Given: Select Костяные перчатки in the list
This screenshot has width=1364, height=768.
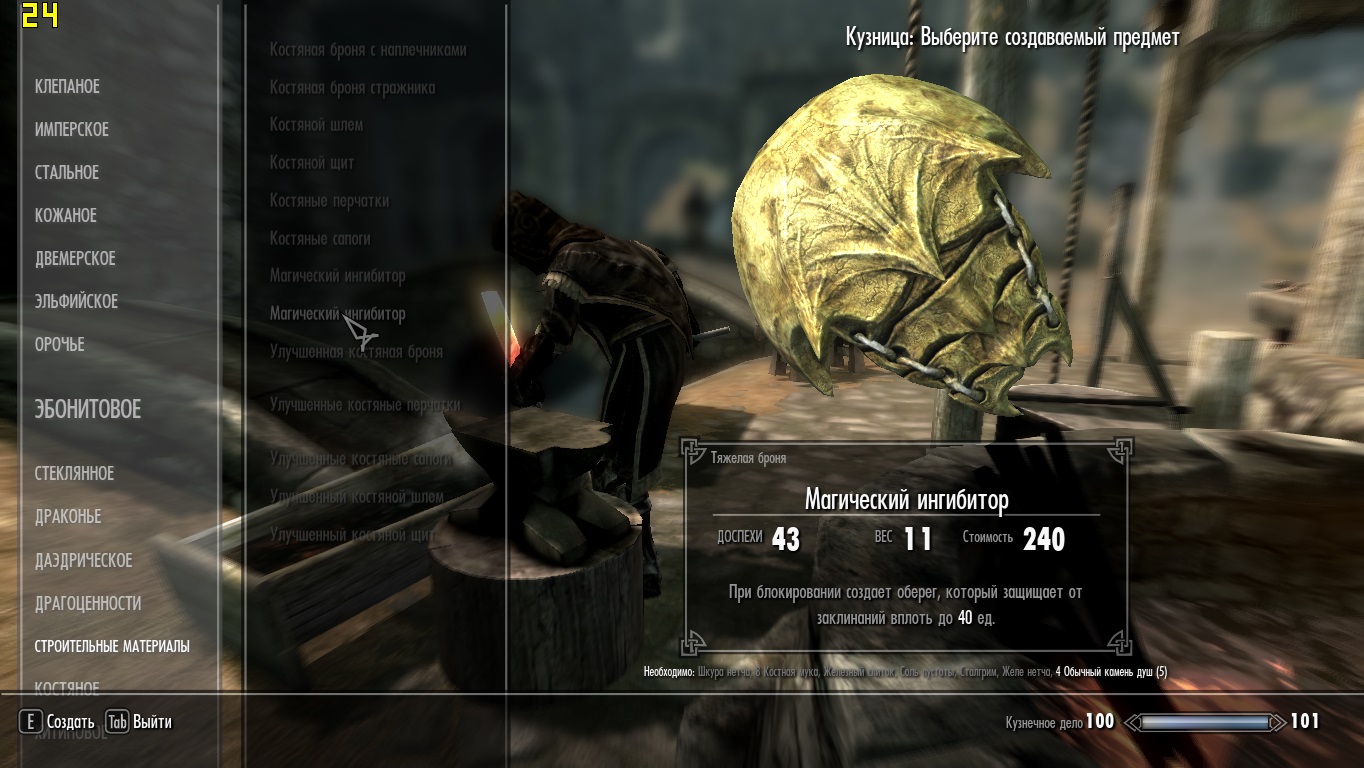Looking at the screenshot, I should click(x=329, y=201).
